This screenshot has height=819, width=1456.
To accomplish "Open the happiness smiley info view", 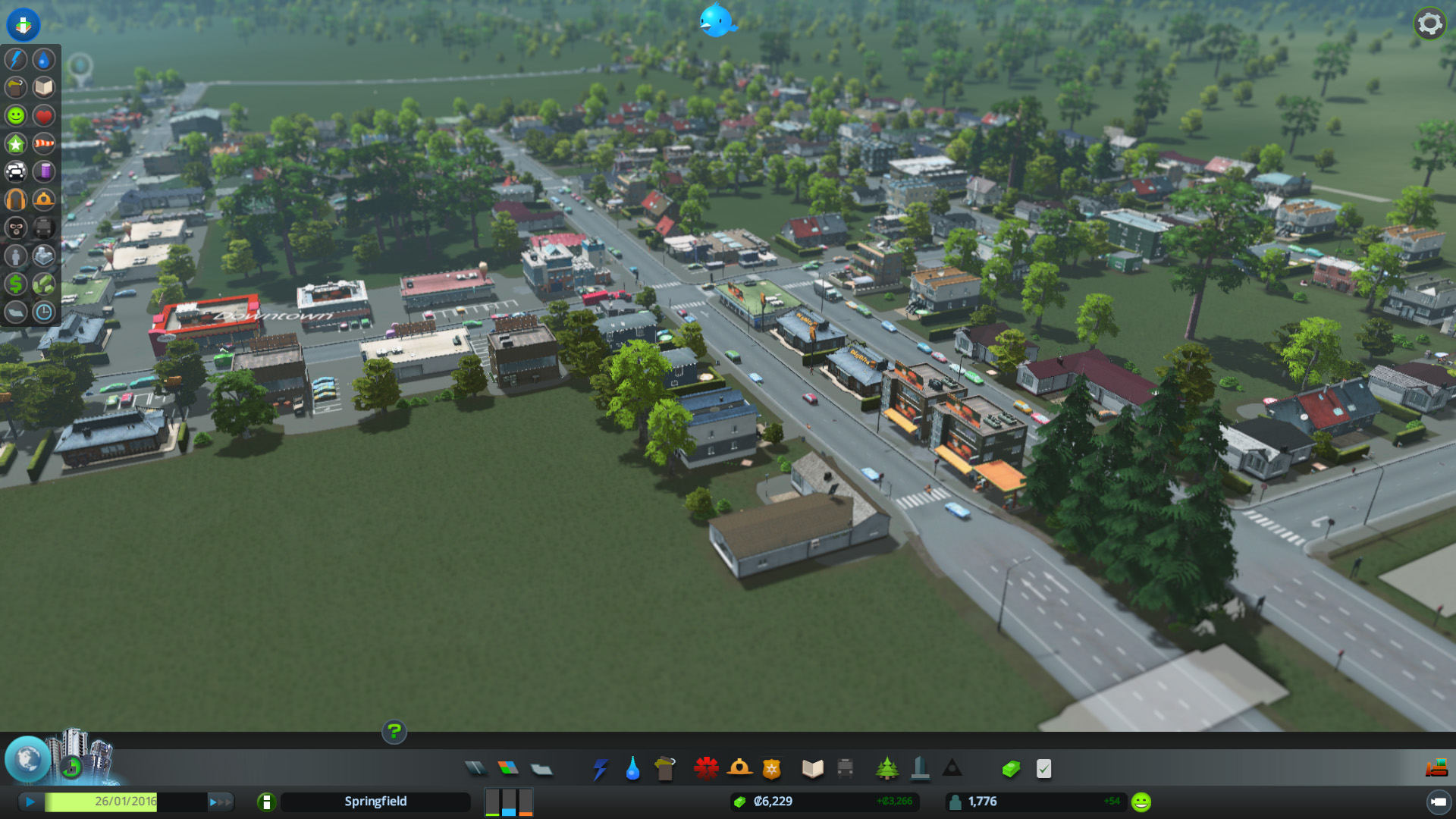I will [16, 115].
